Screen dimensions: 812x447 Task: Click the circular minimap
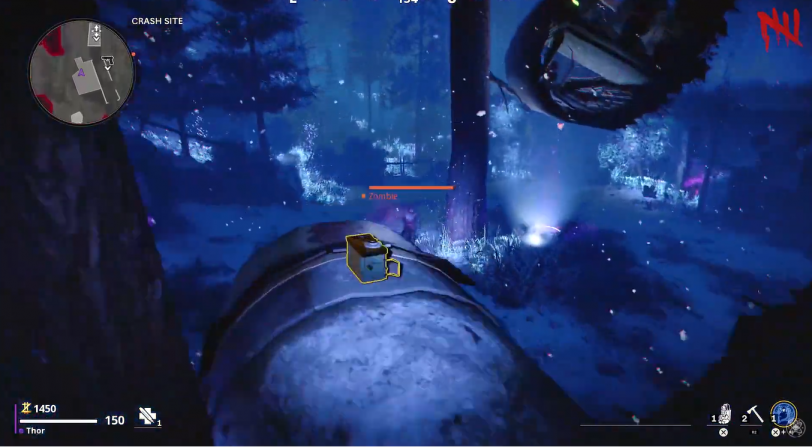tap(82, 72)
